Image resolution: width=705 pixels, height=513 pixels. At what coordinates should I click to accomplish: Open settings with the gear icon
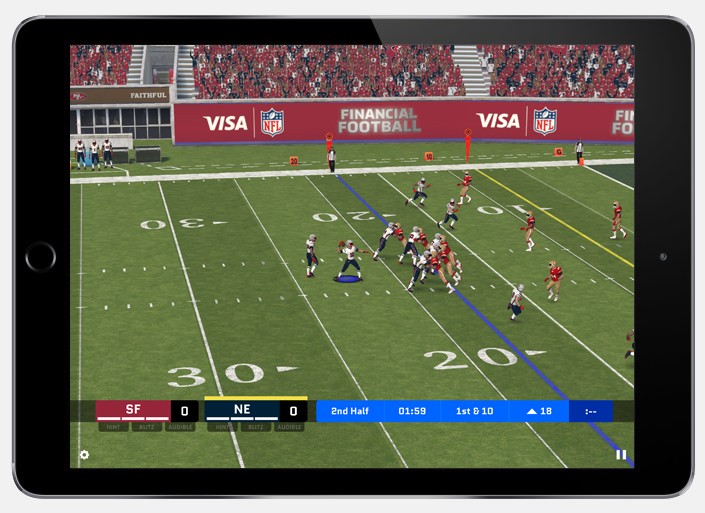[84, 455]
